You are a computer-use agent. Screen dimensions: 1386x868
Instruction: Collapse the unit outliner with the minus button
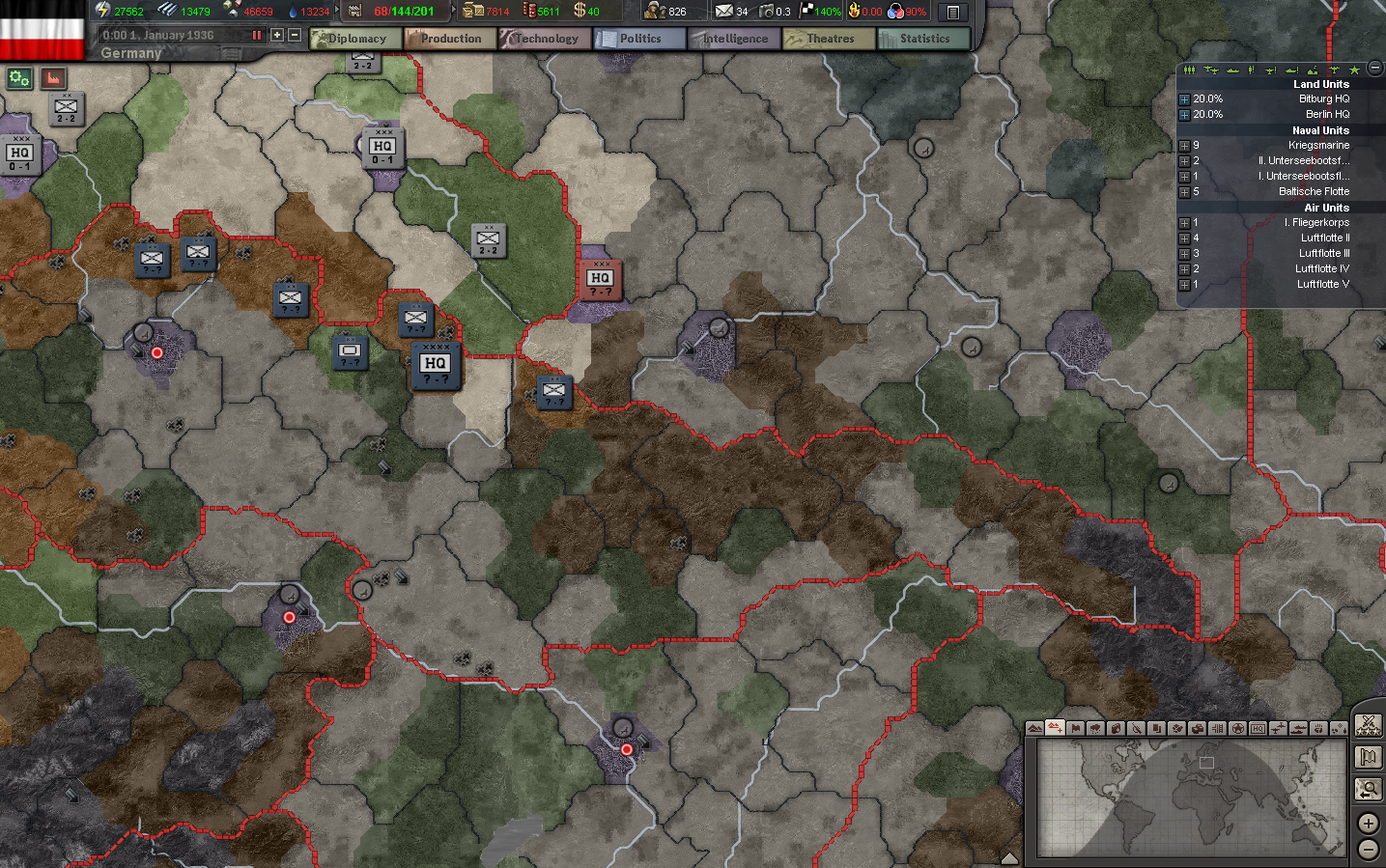1374,70
